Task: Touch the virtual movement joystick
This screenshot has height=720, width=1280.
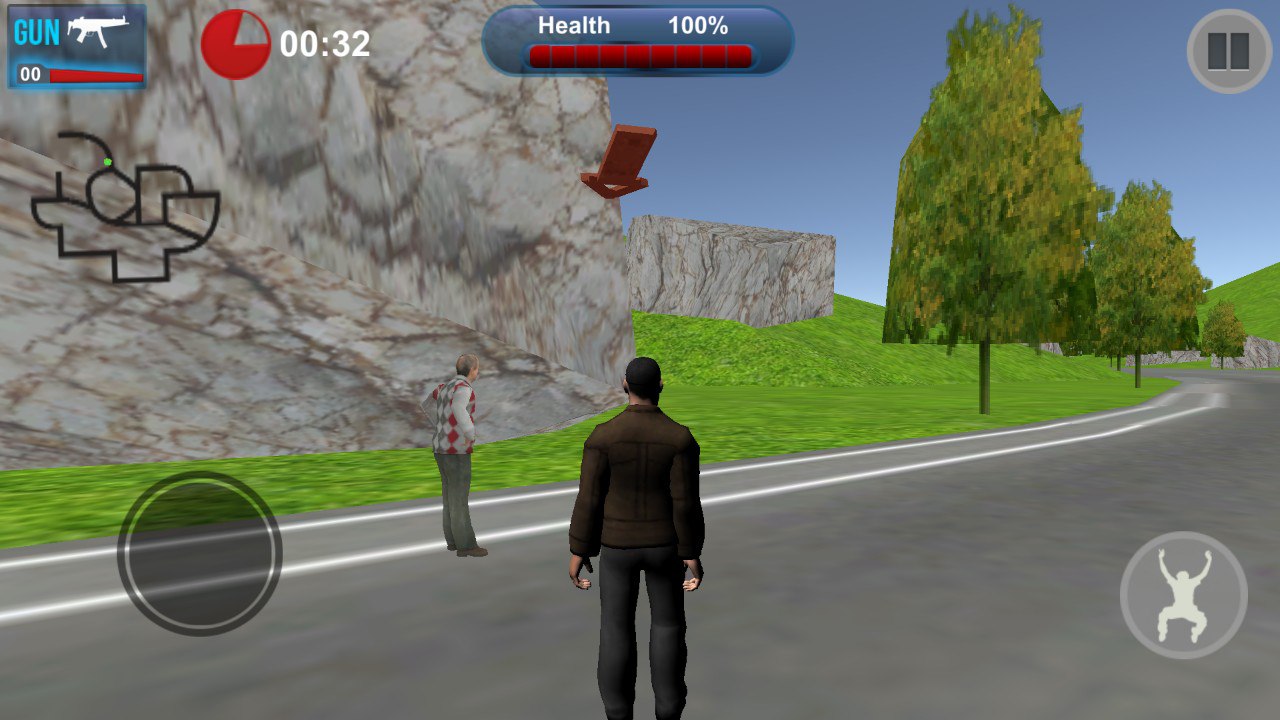Action: point(199,552)
